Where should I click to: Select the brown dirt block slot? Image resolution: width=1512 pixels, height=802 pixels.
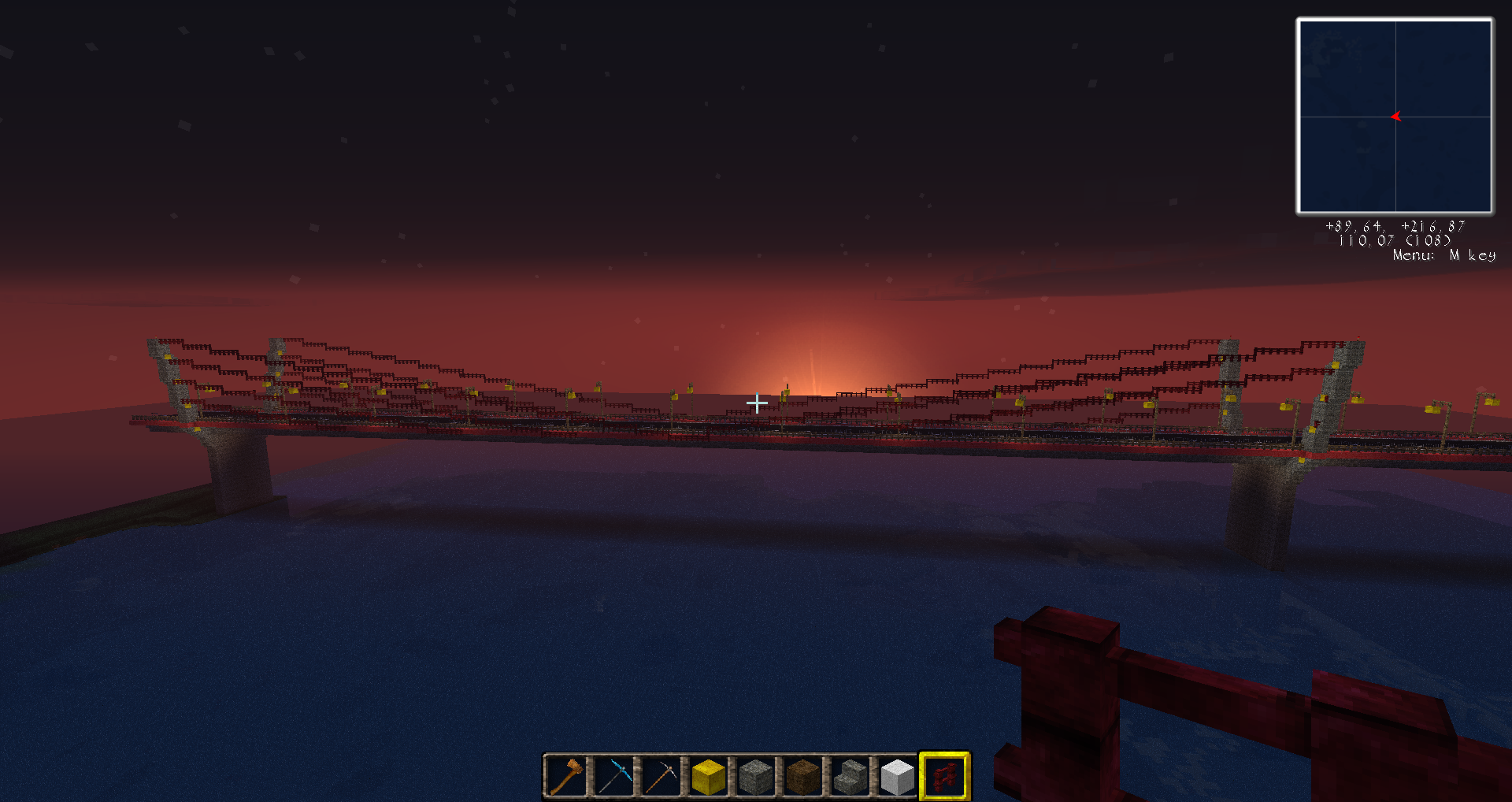coord(802,776)
